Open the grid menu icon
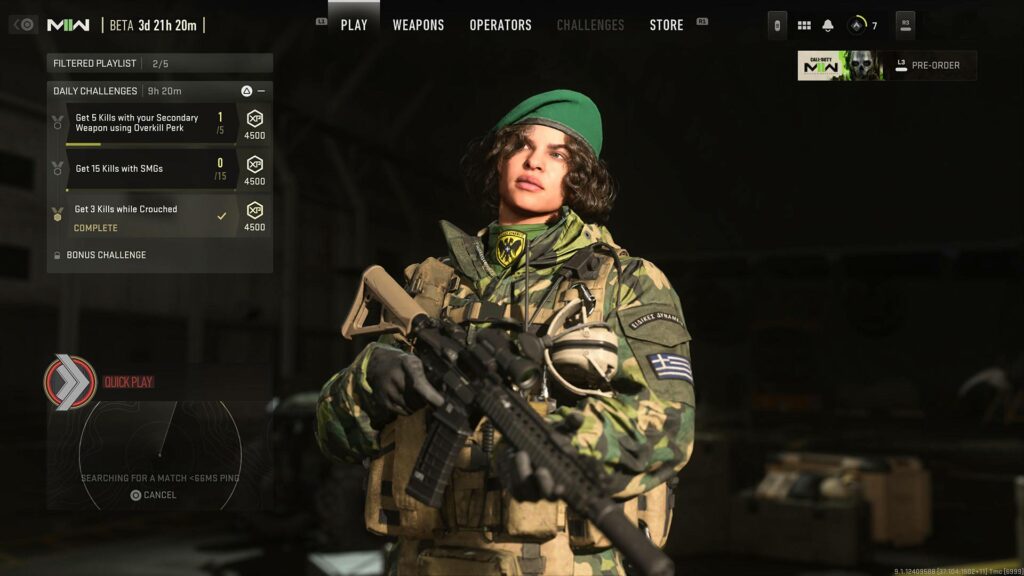This screenshot has width=1024, height=576. (804, 25)
